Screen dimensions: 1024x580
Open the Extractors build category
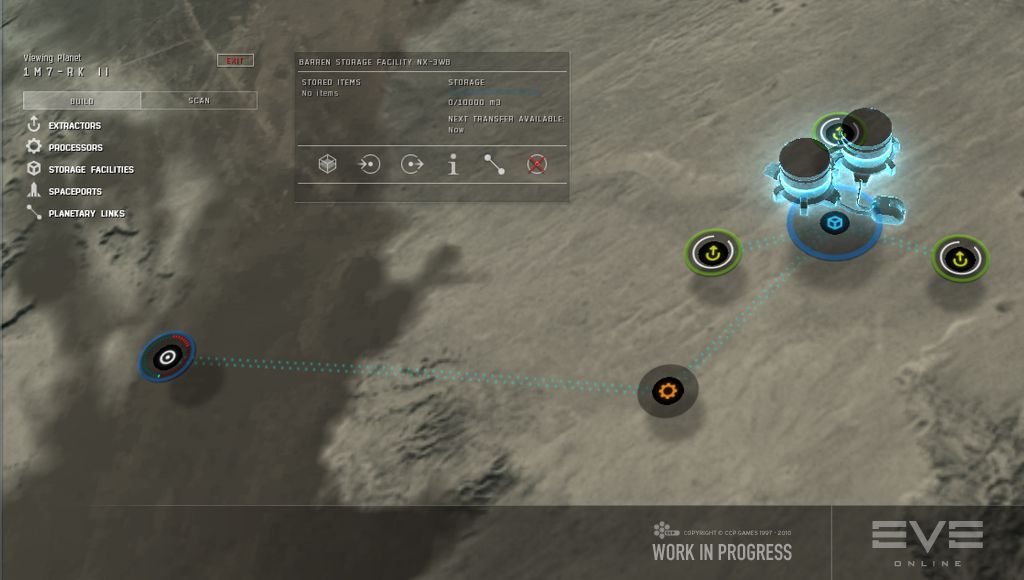tap(74, 126)
